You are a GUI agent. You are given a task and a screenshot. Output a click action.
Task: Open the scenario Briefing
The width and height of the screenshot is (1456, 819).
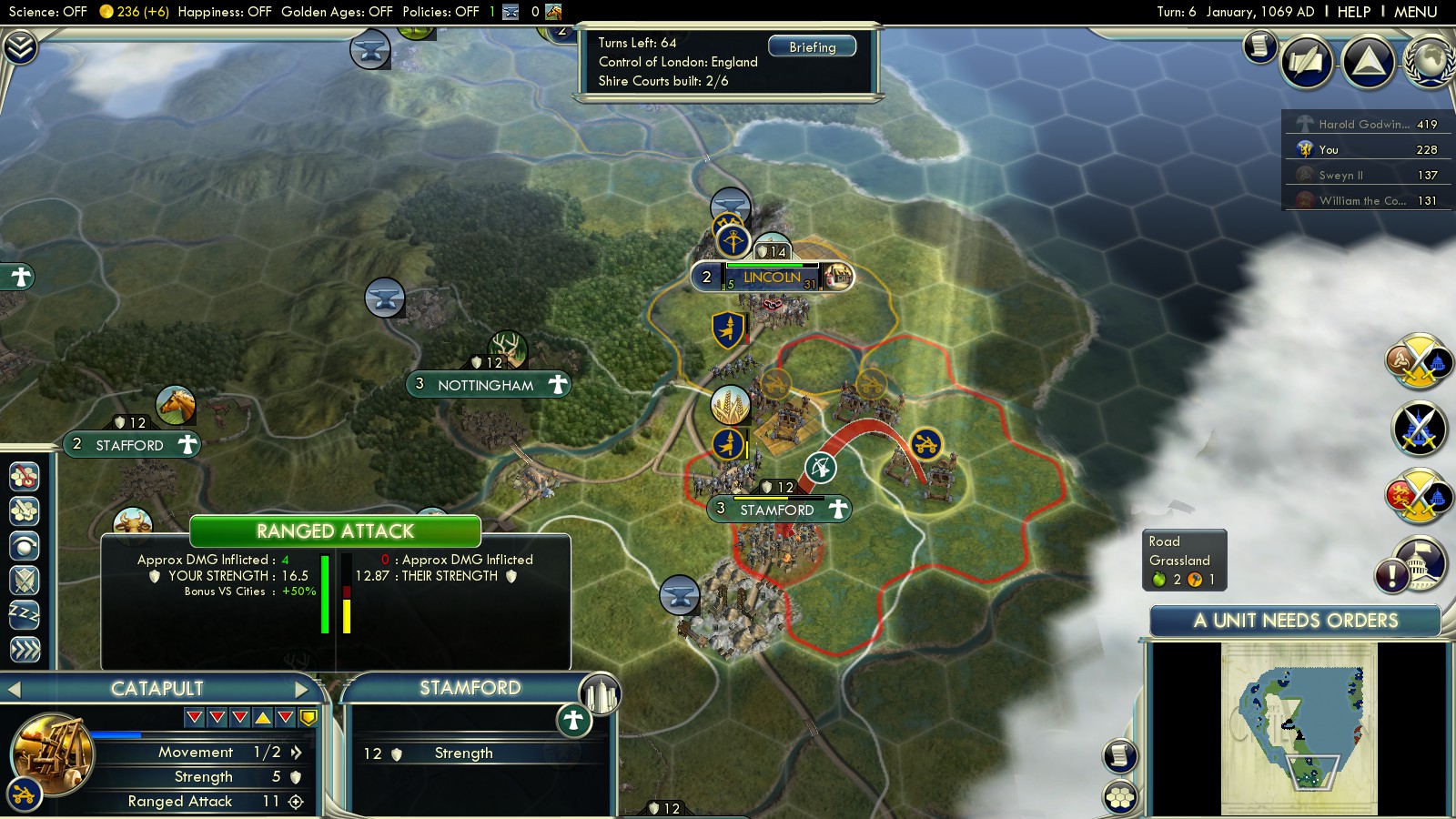tap(812, 46)
